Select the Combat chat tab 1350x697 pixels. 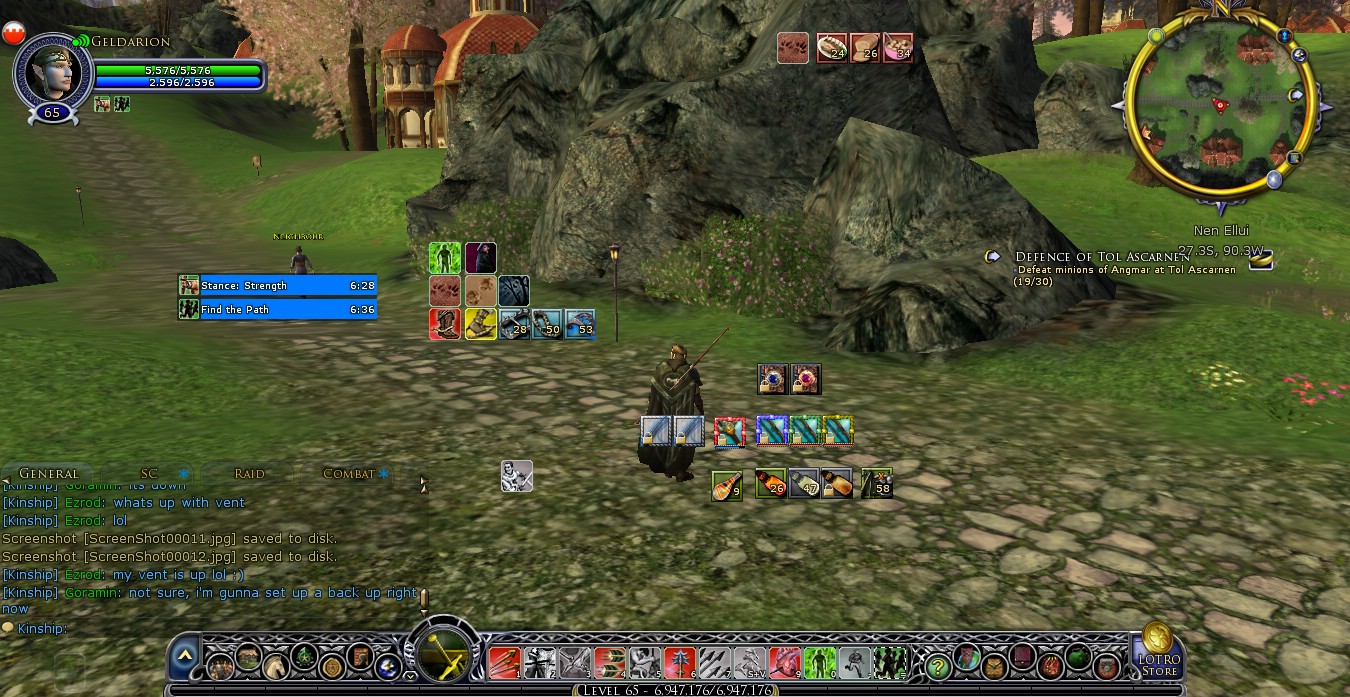pyautogui.click(x=349, y=473)
